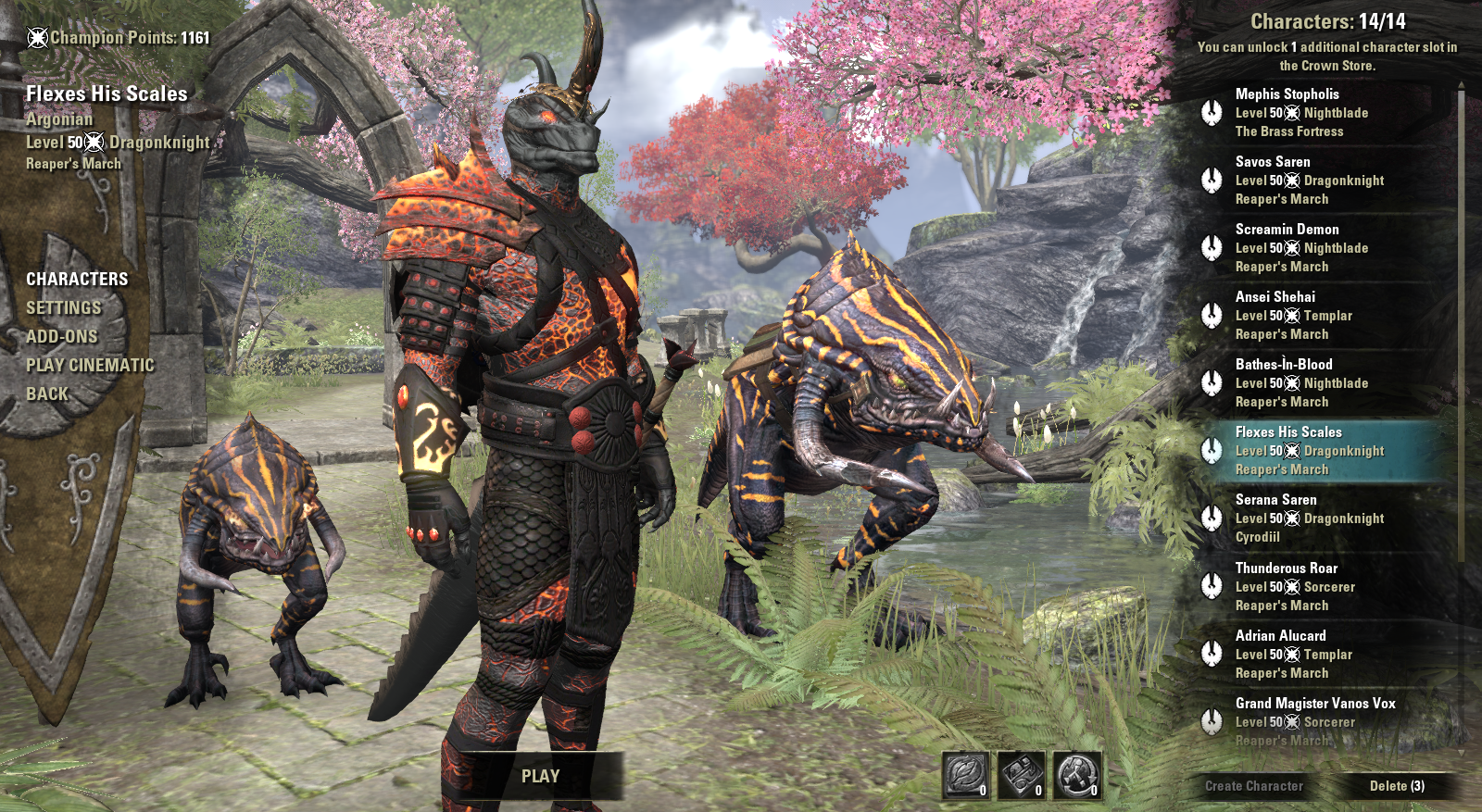
Task: Go BACK from character select
Action: pos(47,394)
